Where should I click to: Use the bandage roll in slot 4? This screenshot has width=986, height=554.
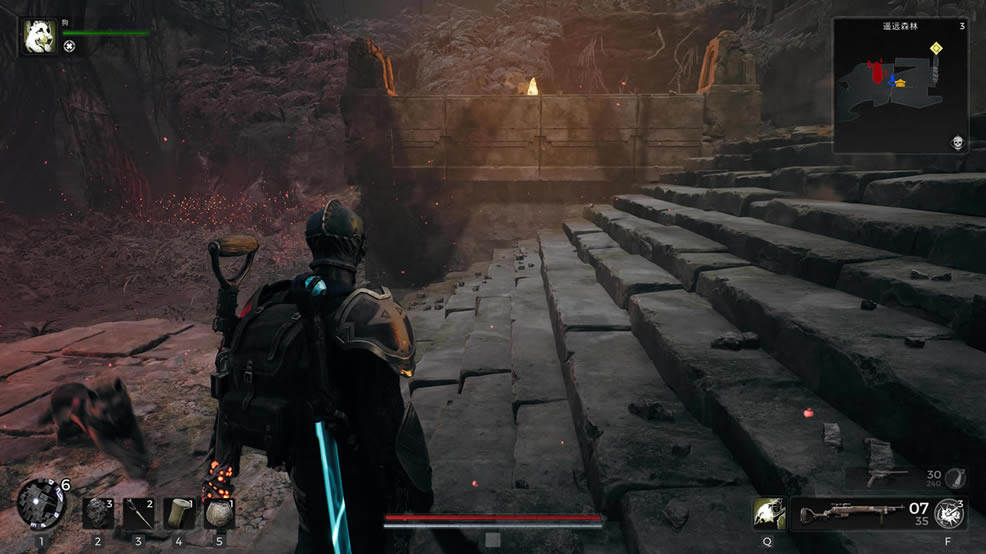pos(179,513)
